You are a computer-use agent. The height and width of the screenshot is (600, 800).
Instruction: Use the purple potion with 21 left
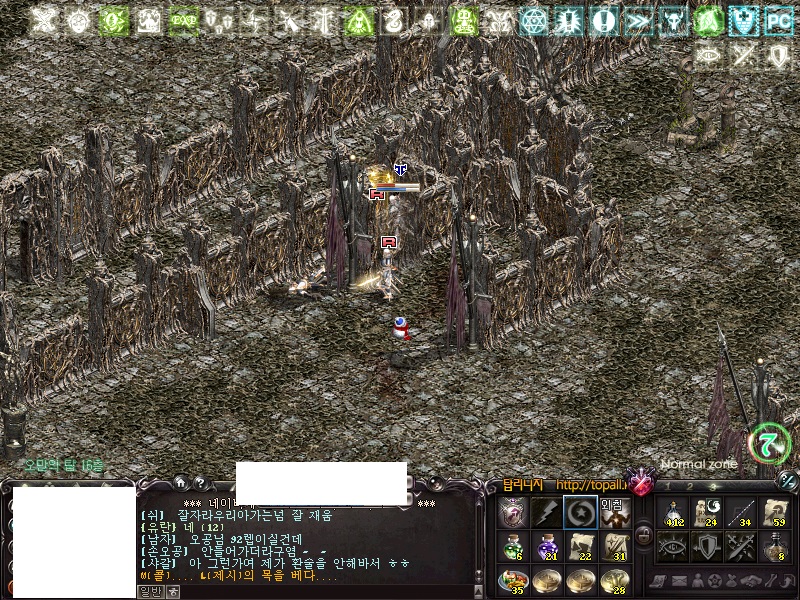546,546
